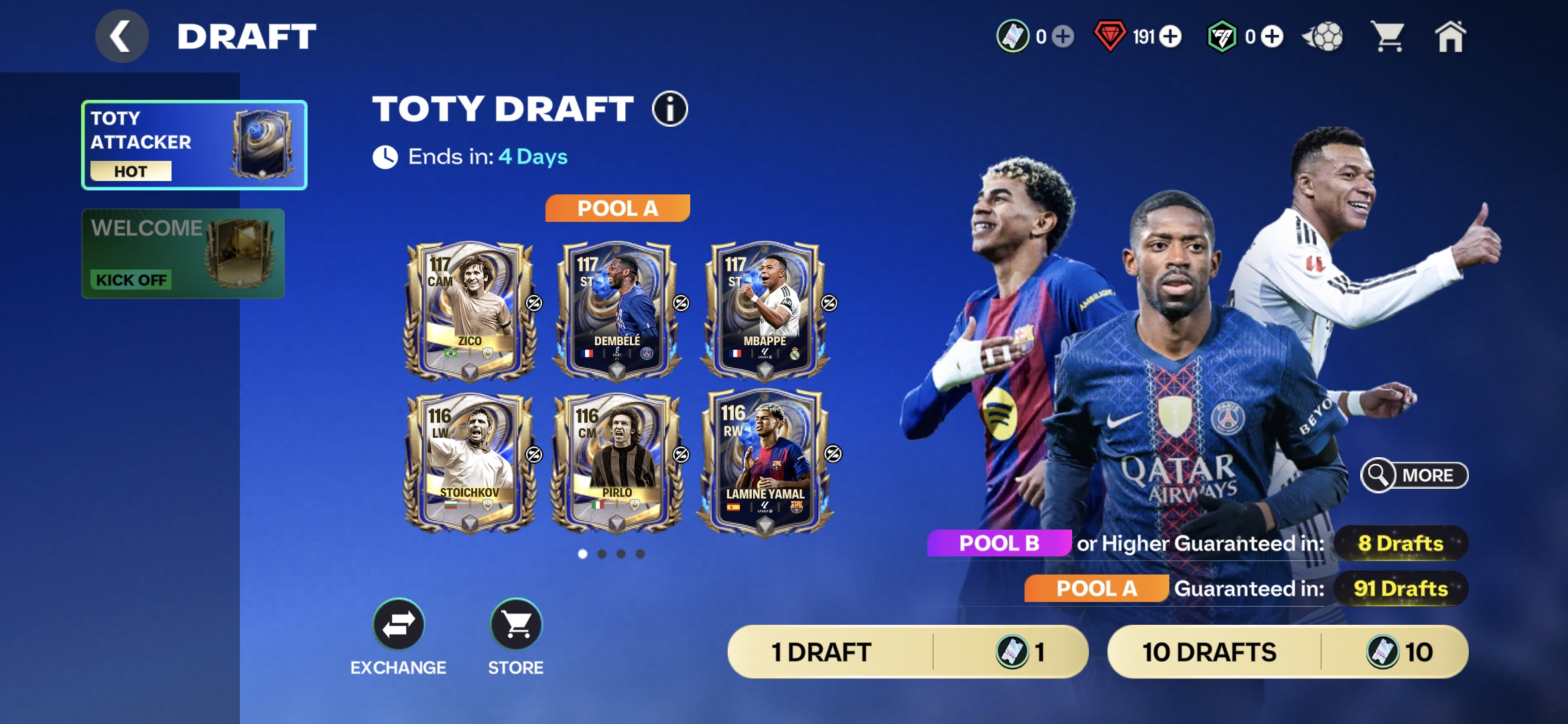Go back using the arrow button
This screenshot has width=1568, height=724.
pos(121,36)
